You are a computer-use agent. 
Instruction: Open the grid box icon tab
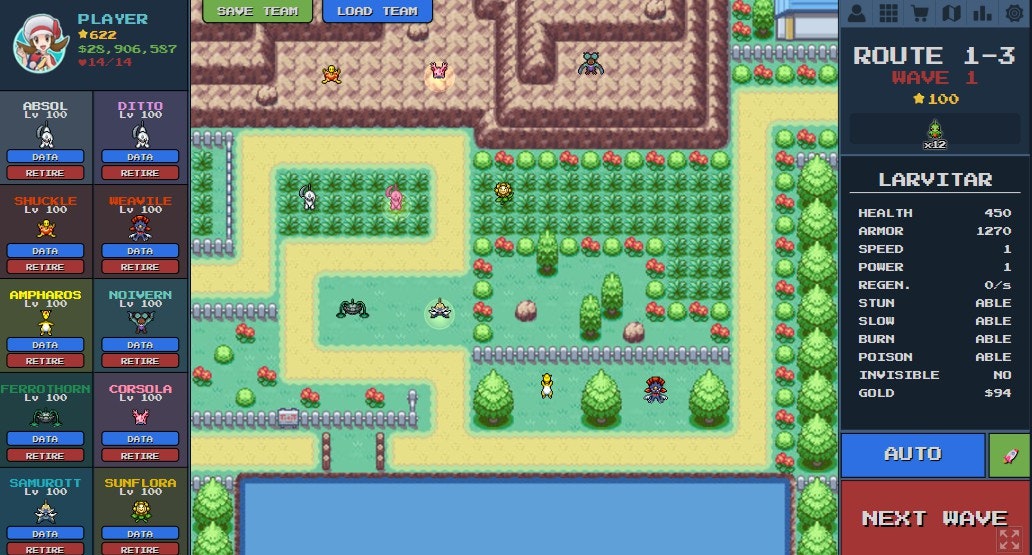[887, 13]
